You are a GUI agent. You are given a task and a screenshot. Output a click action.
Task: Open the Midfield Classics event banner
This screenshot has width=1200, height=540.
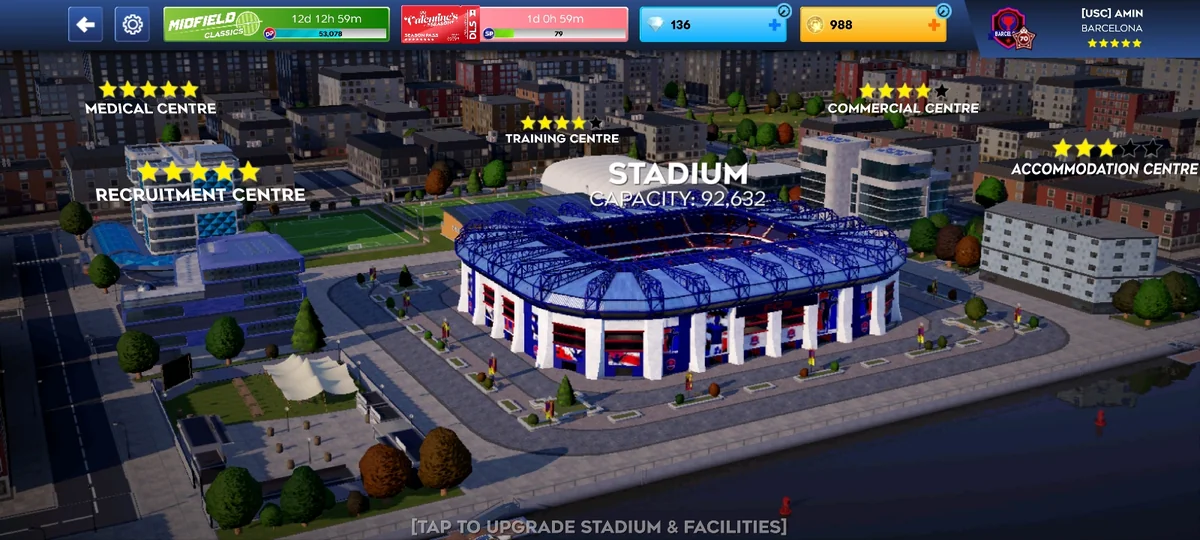point(276,24)
